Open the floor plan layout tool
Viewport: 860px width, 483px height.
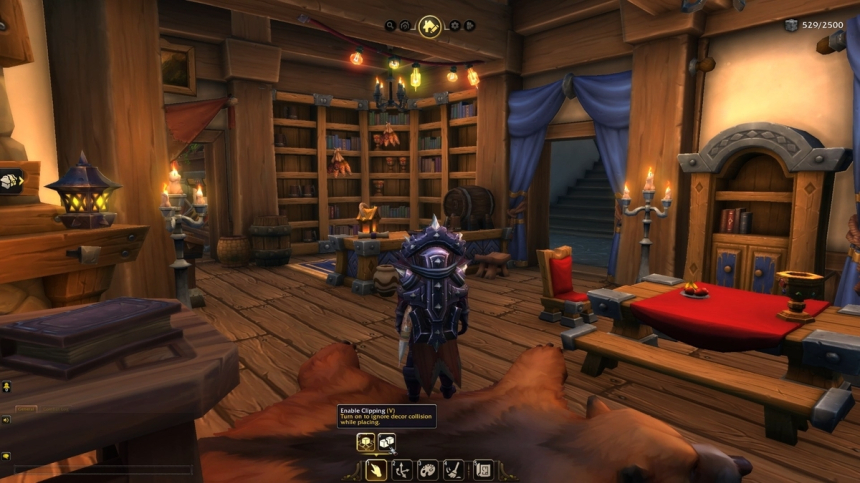tap(482, 468)
